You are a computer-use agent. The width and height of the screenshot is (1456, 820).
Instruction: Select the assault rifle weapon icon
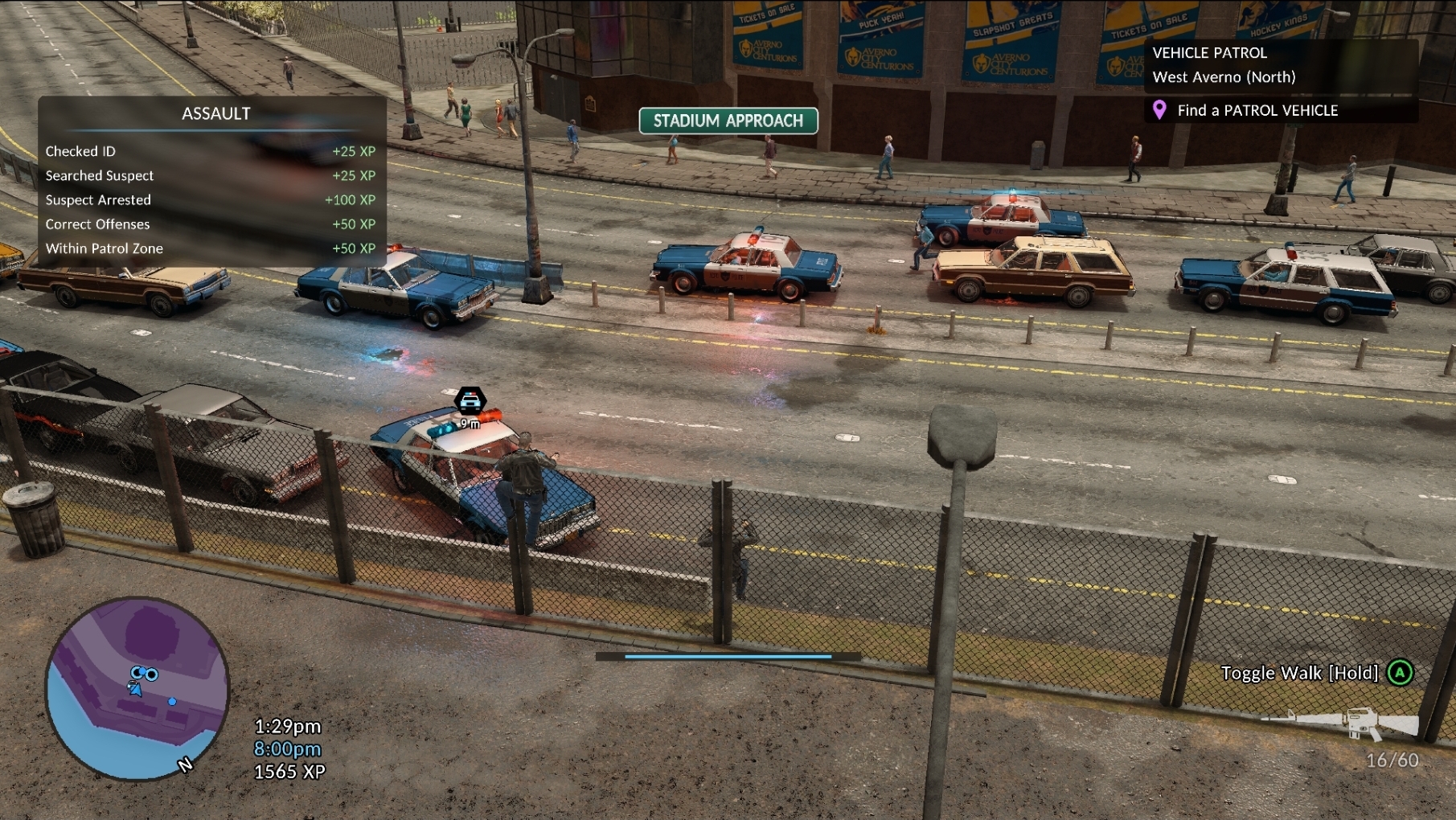click(1341, 722)
